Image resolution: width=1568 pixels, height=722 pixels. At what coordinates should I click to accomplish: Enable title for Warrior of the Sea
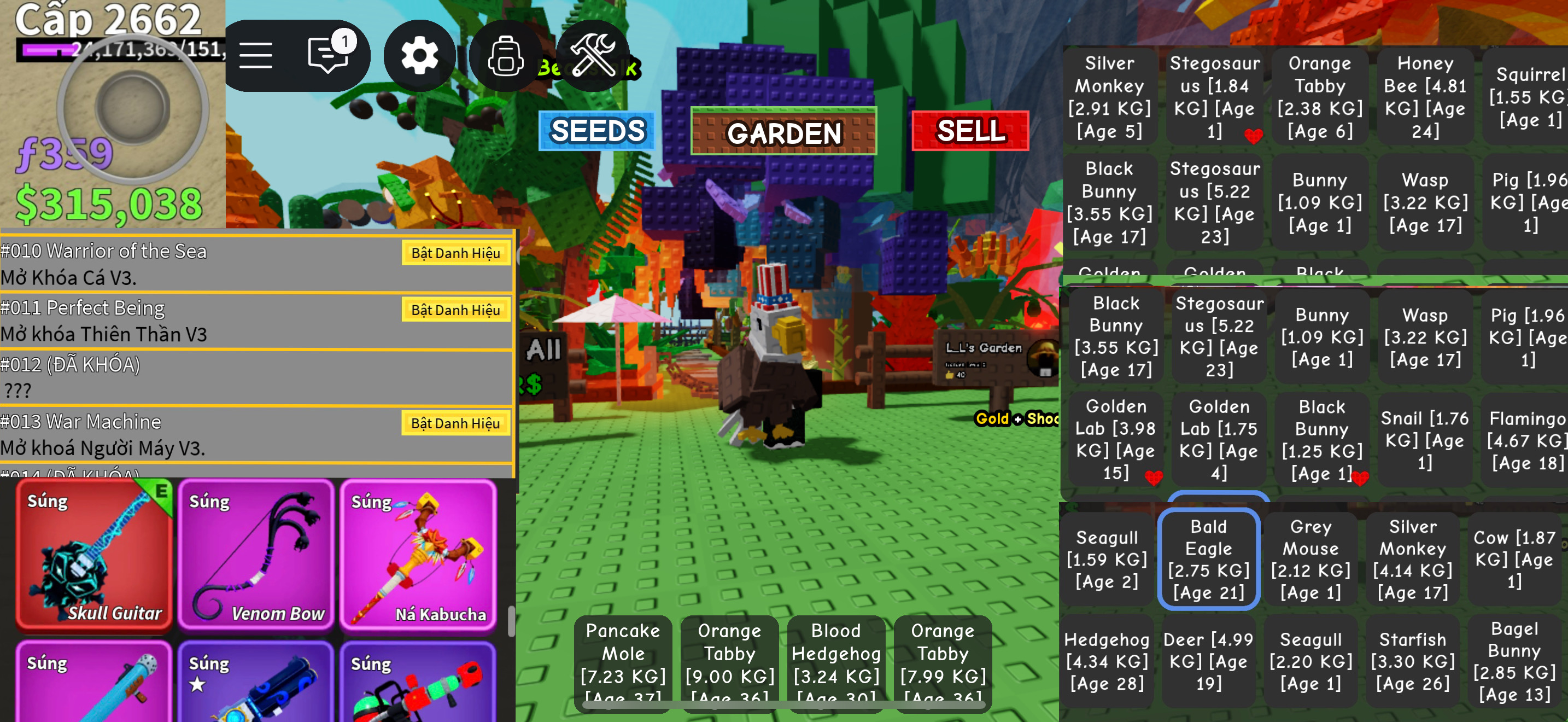[455, 253]
